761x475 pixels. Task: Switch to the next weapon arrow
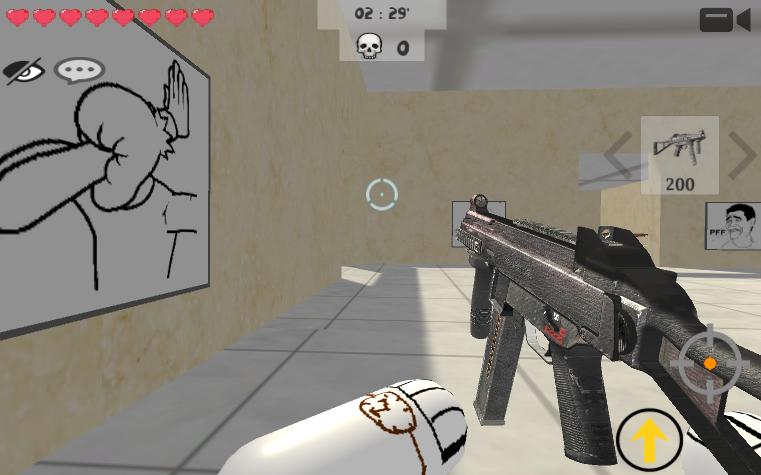tap(741, 154)
